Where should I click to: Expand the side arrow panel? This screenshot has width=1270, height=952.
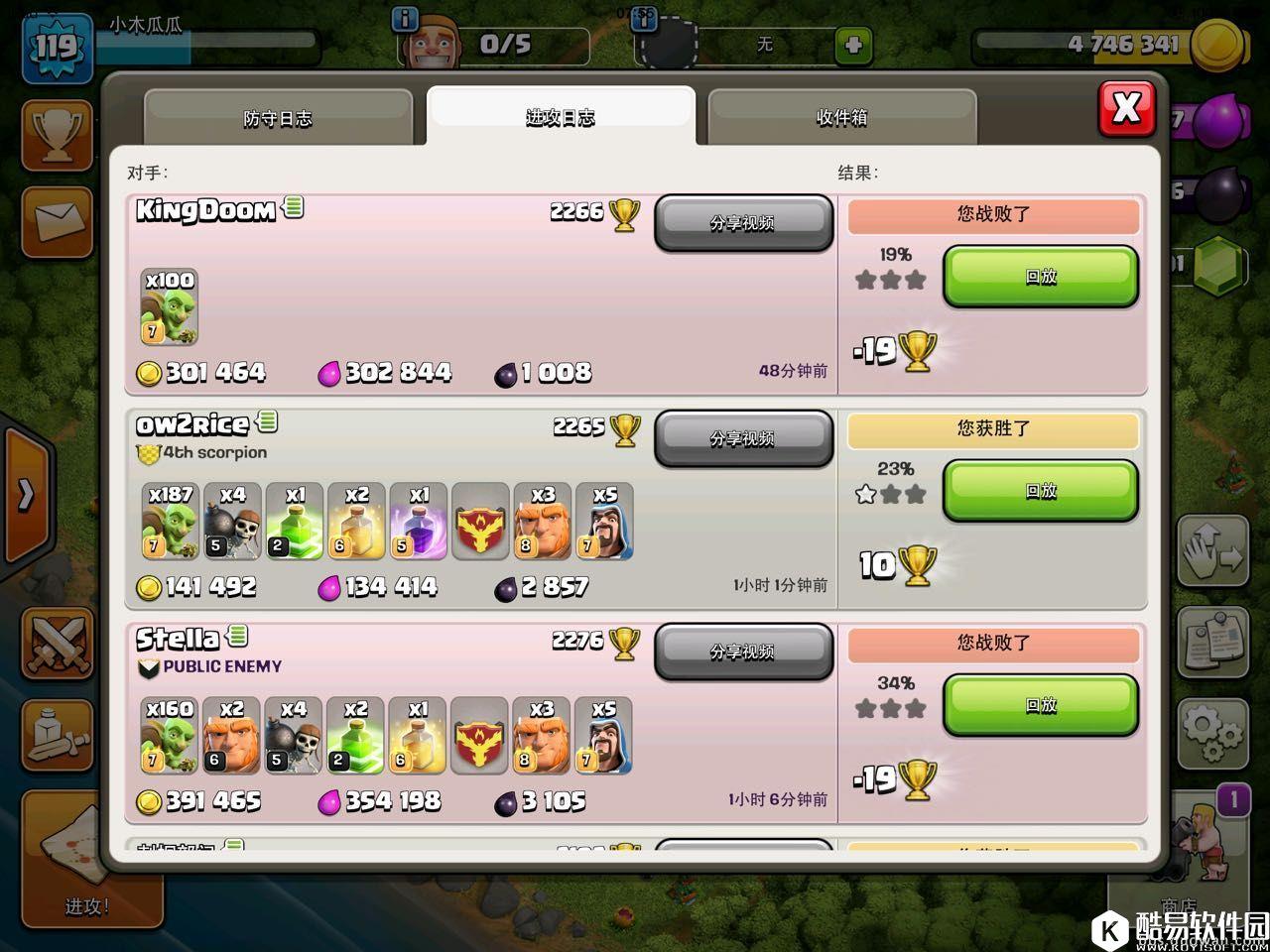tap(26, 494)
